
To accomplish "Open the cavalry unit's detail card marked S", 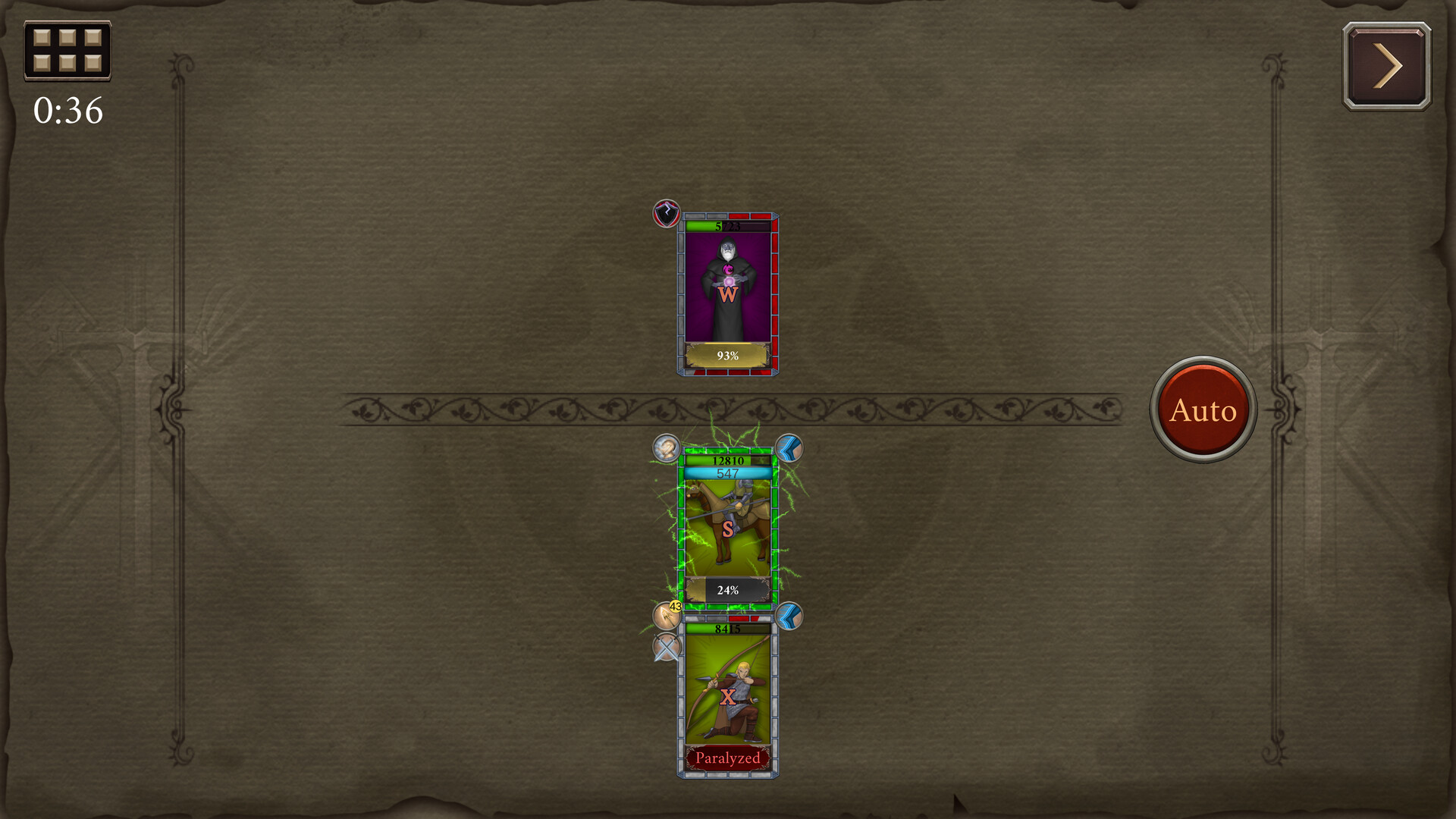I will pyautogui.click(x=728, y=523).
